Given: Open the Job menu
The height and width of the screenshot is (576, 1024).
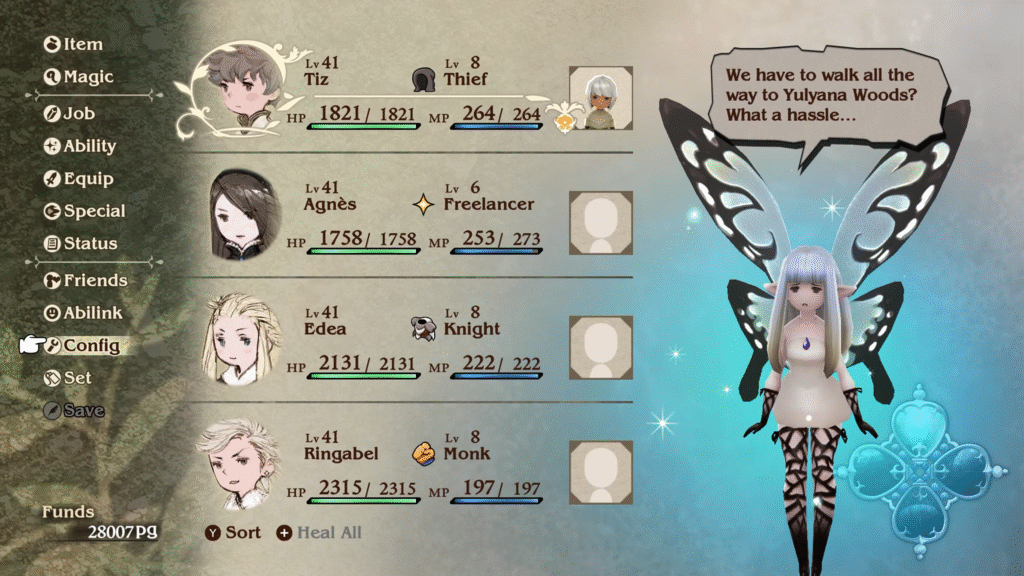Looking at the screenshot, I should click(70, 113).
